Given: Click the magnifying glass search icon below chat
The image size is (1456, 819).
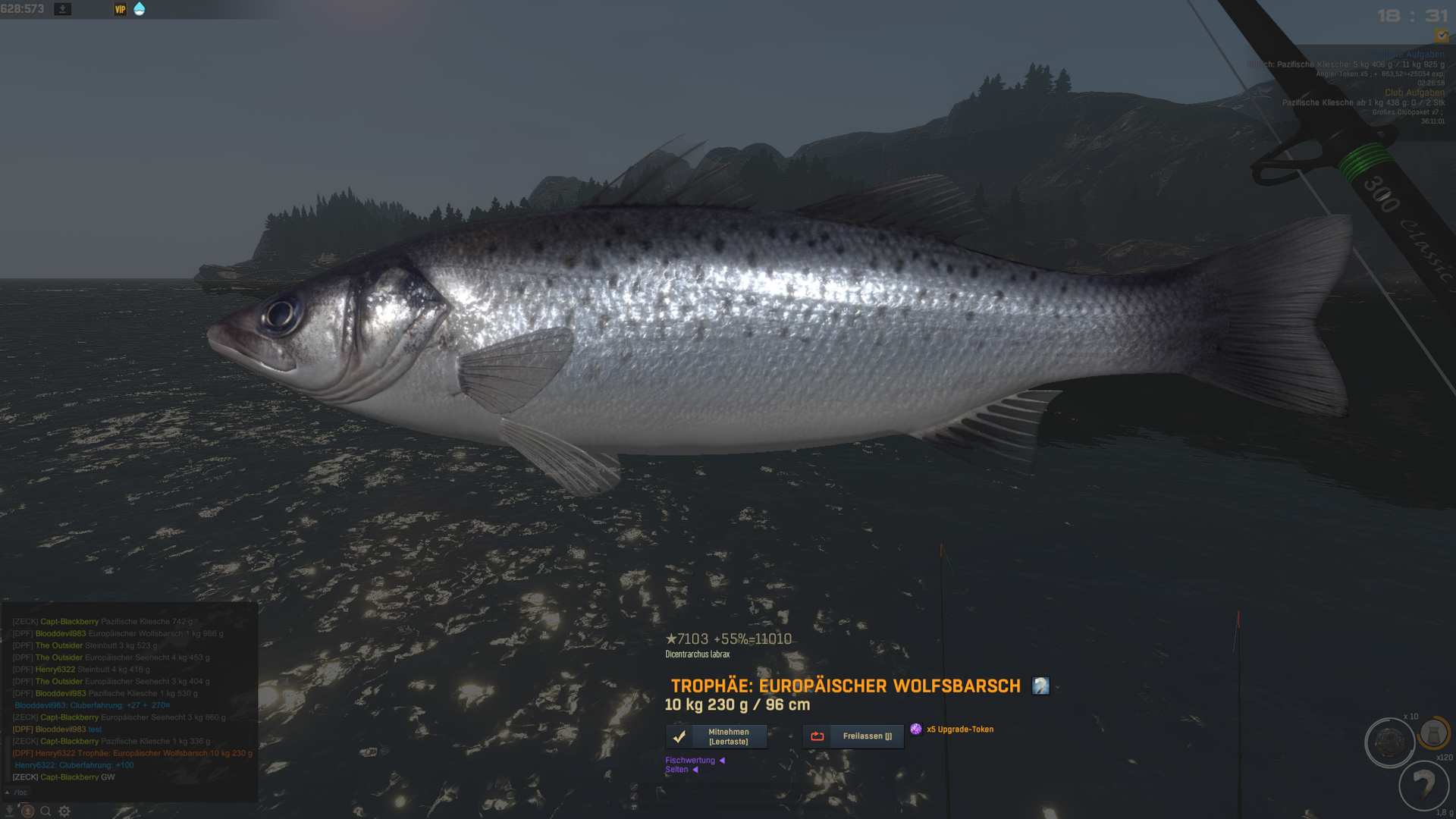Looking at the screenshot, I should click(x=45, y=811).
